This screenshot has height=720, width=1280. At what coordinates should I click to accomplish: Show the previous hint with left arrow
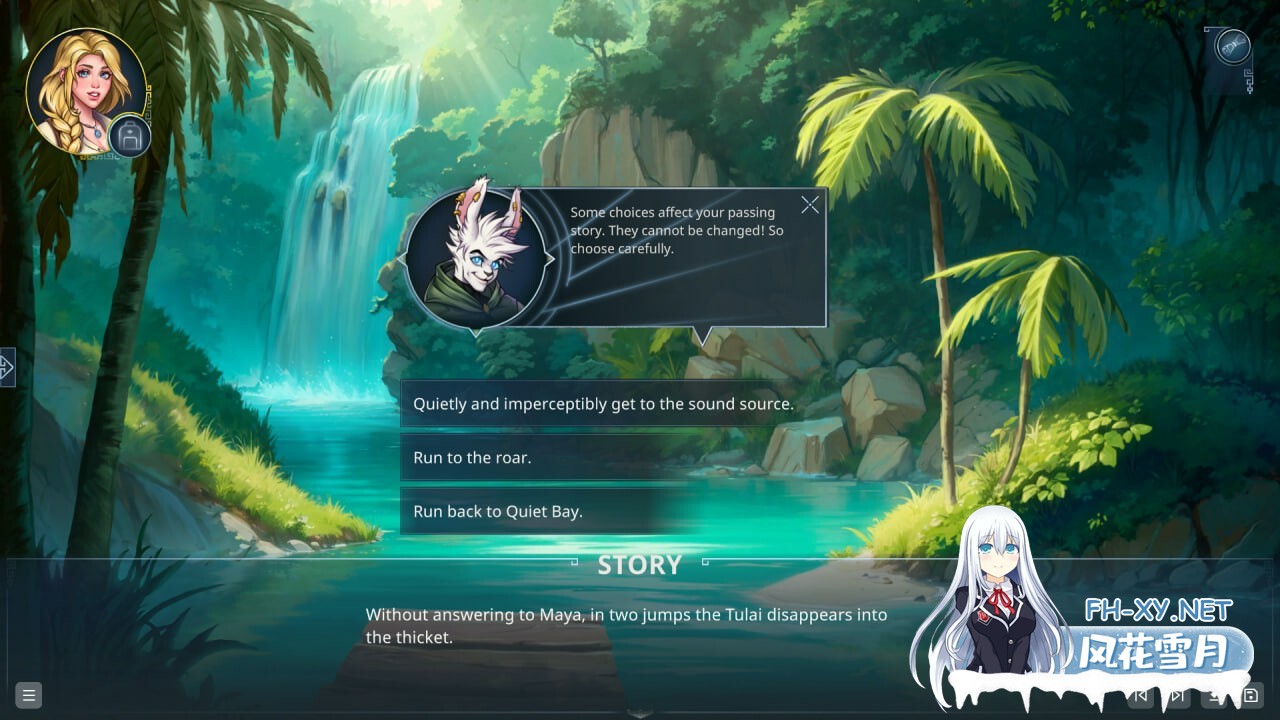click(x=402, y=259)
